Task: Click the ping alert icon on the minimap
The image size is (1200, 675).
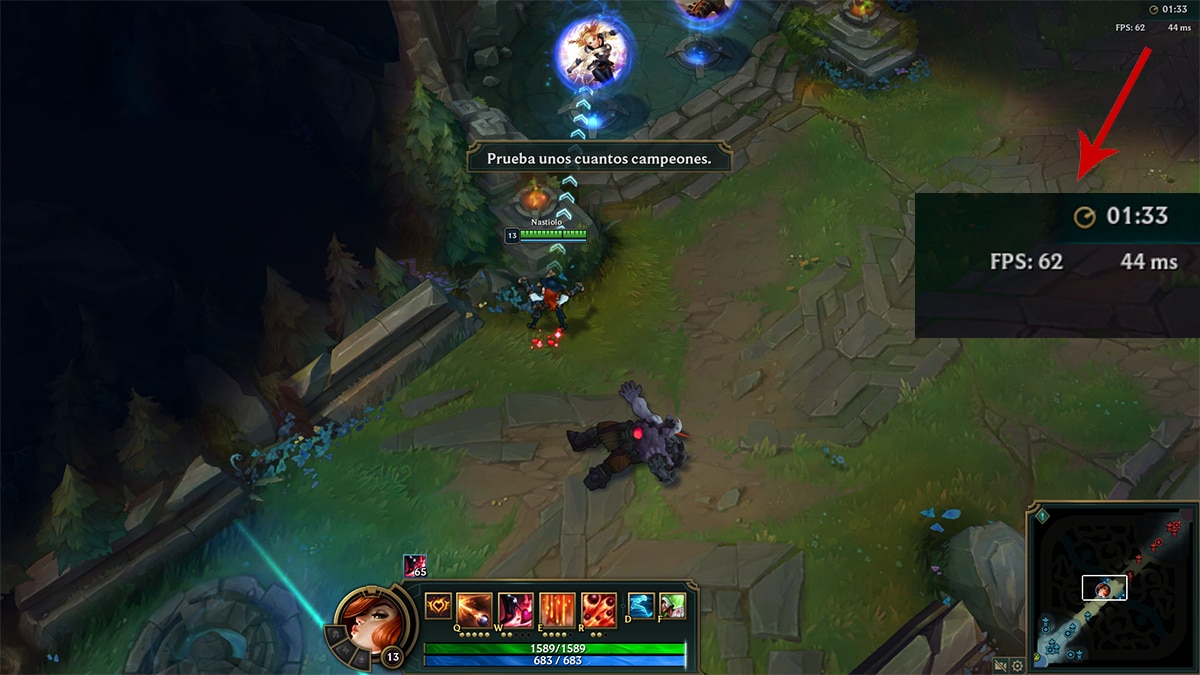Action: [1042, 516]
